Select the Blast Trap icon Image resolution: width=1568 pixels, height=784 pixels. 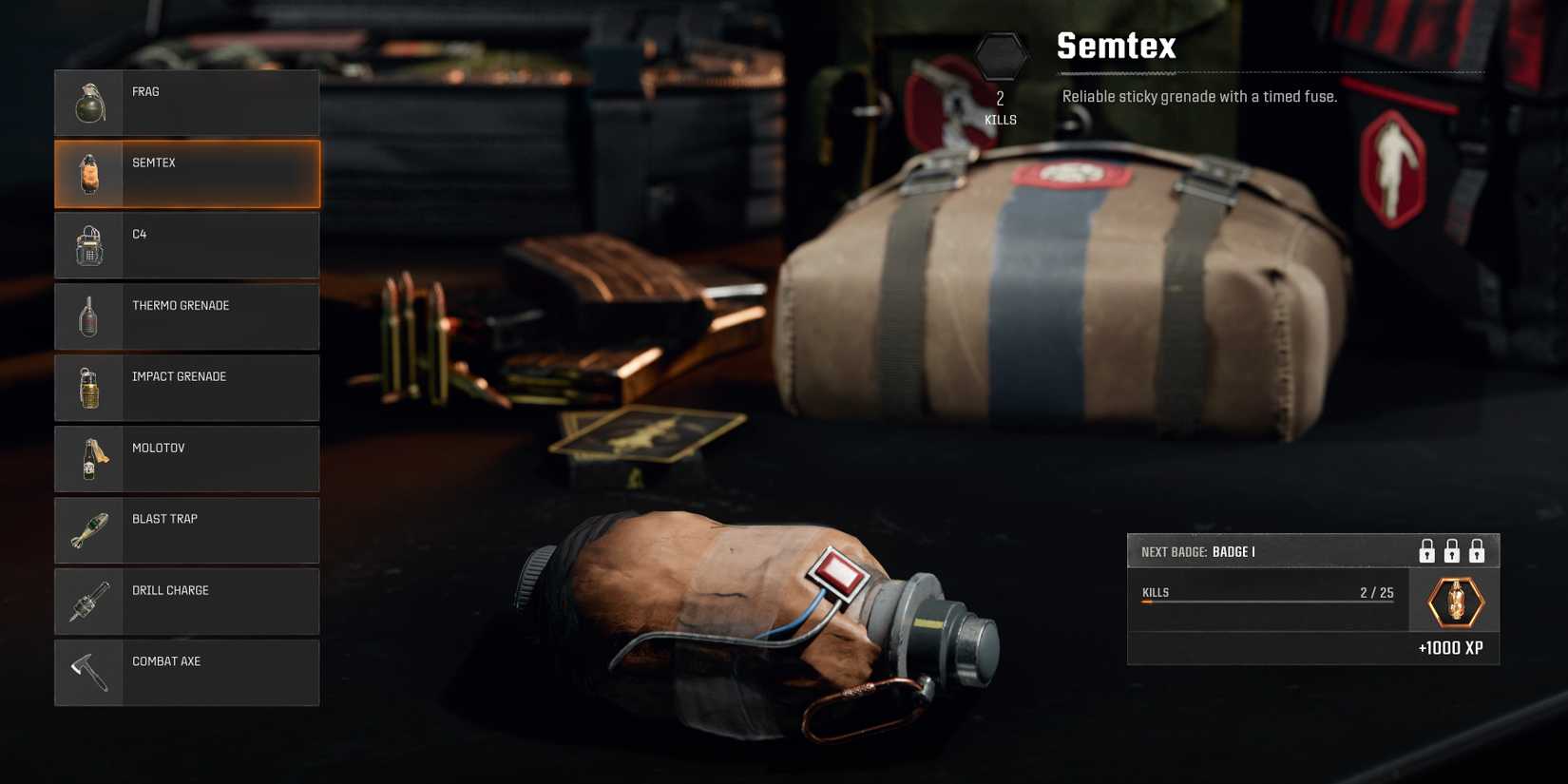[88, 529]
